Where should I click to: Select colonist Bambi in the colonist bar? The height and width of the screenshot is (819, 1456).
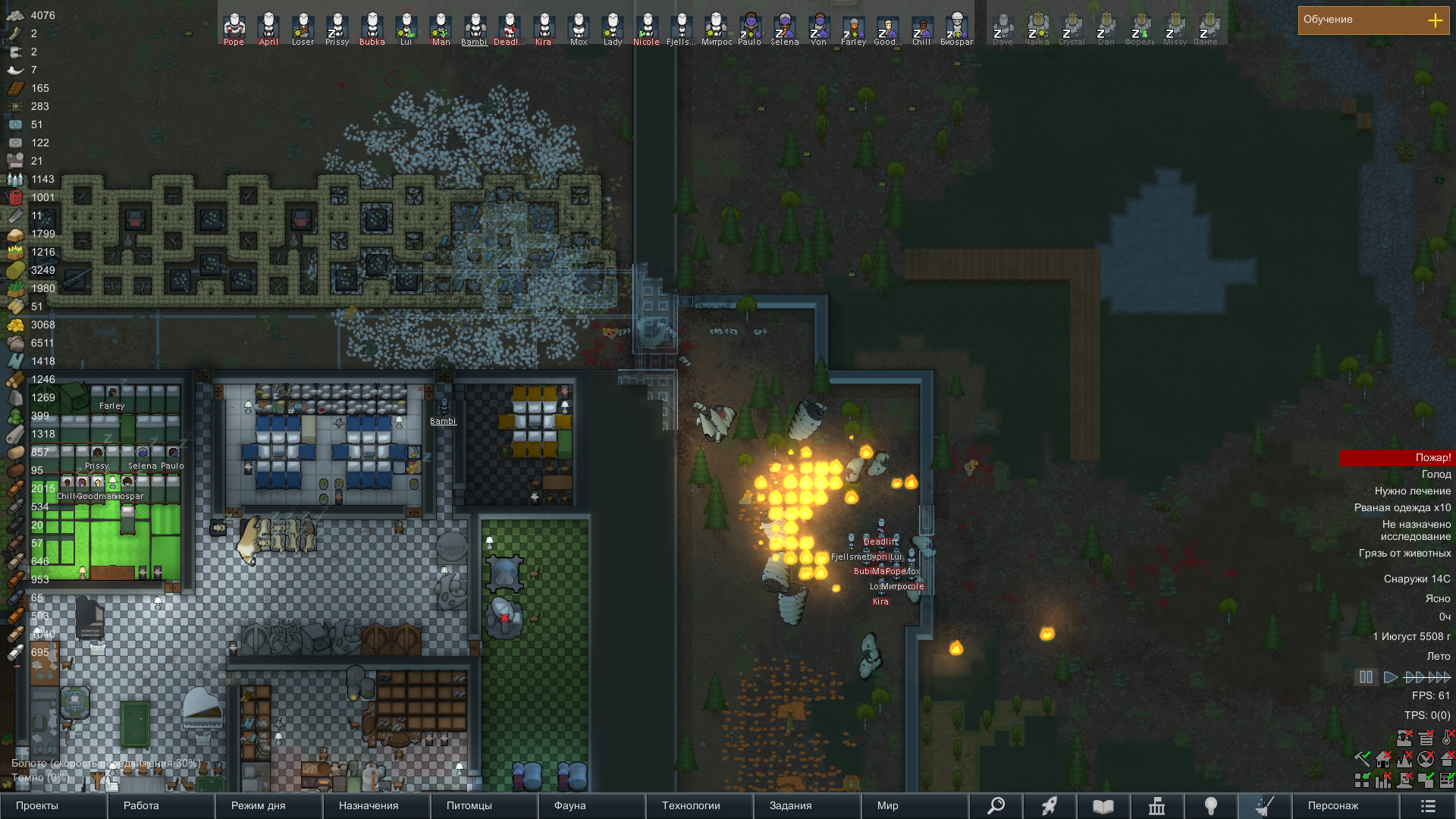pyautogui.click(x=475, y=28)
